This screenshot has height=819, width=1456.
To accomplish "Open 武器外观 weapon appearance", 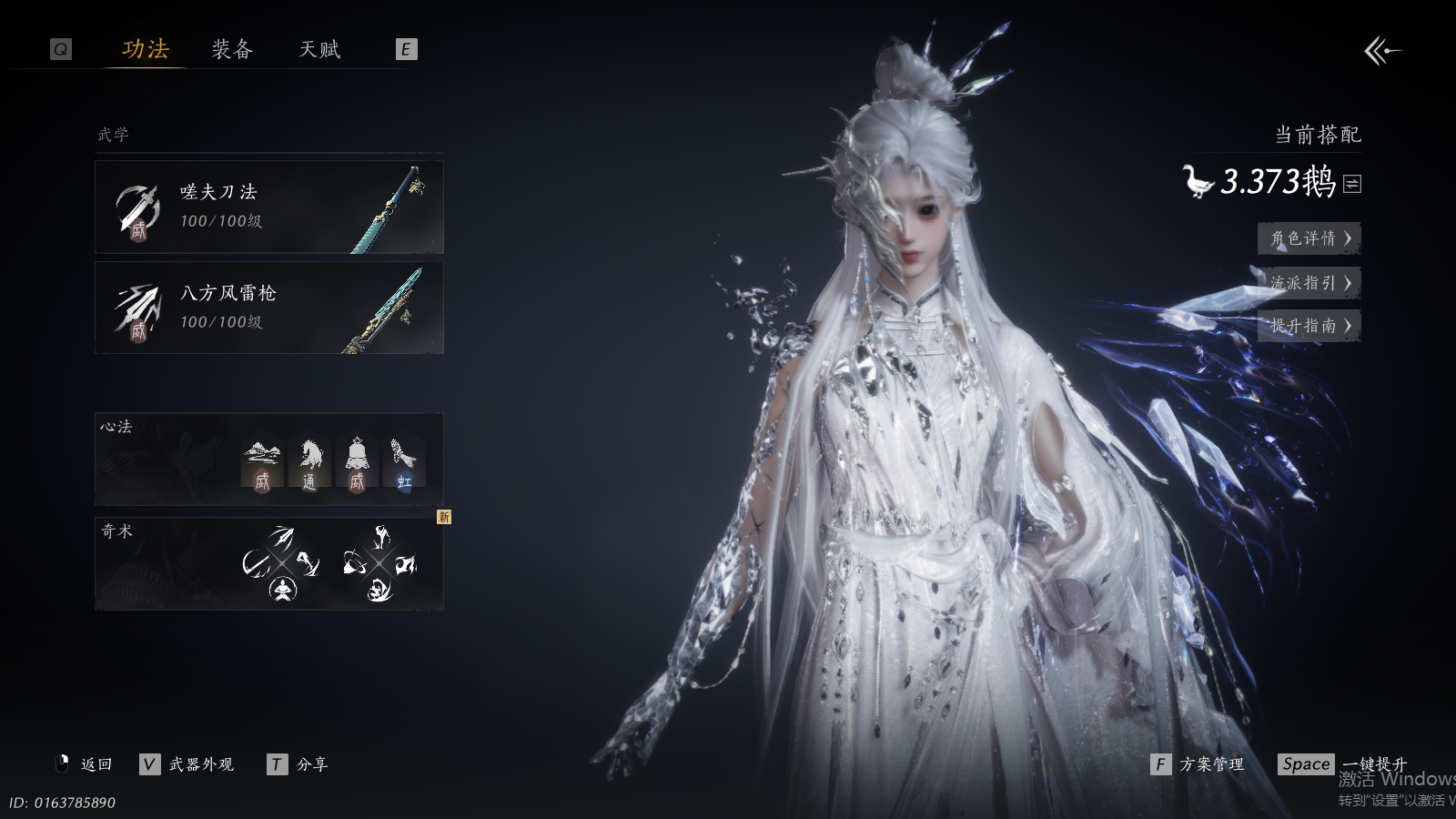I will 188,764.
